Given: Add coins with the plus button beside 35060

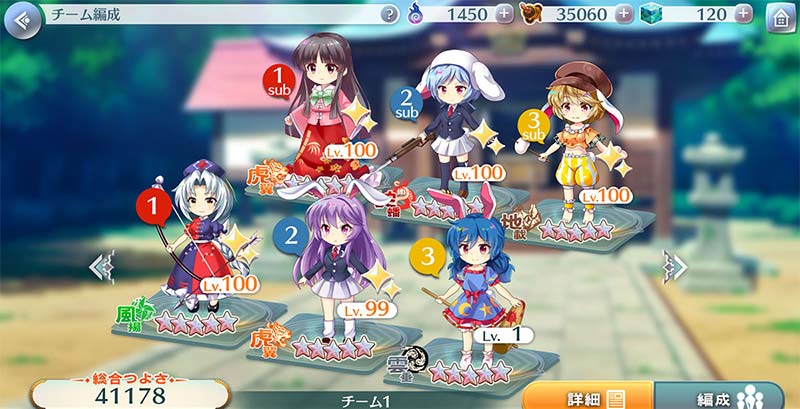Looking at the screenshot, I should point(625,14).
